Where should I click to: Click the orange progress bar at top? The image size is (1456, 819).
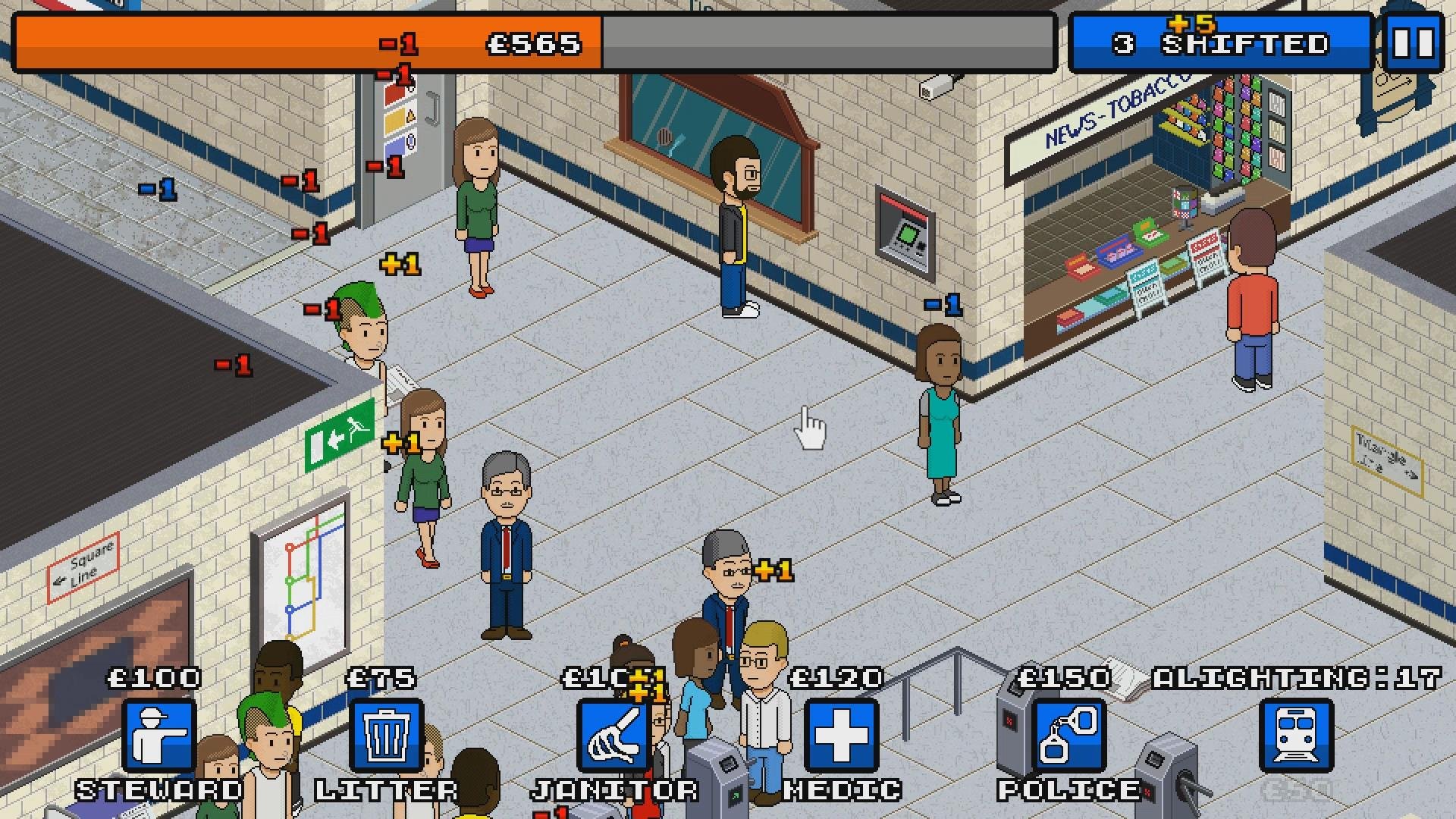pyautogui.click(x=303, y=42)
